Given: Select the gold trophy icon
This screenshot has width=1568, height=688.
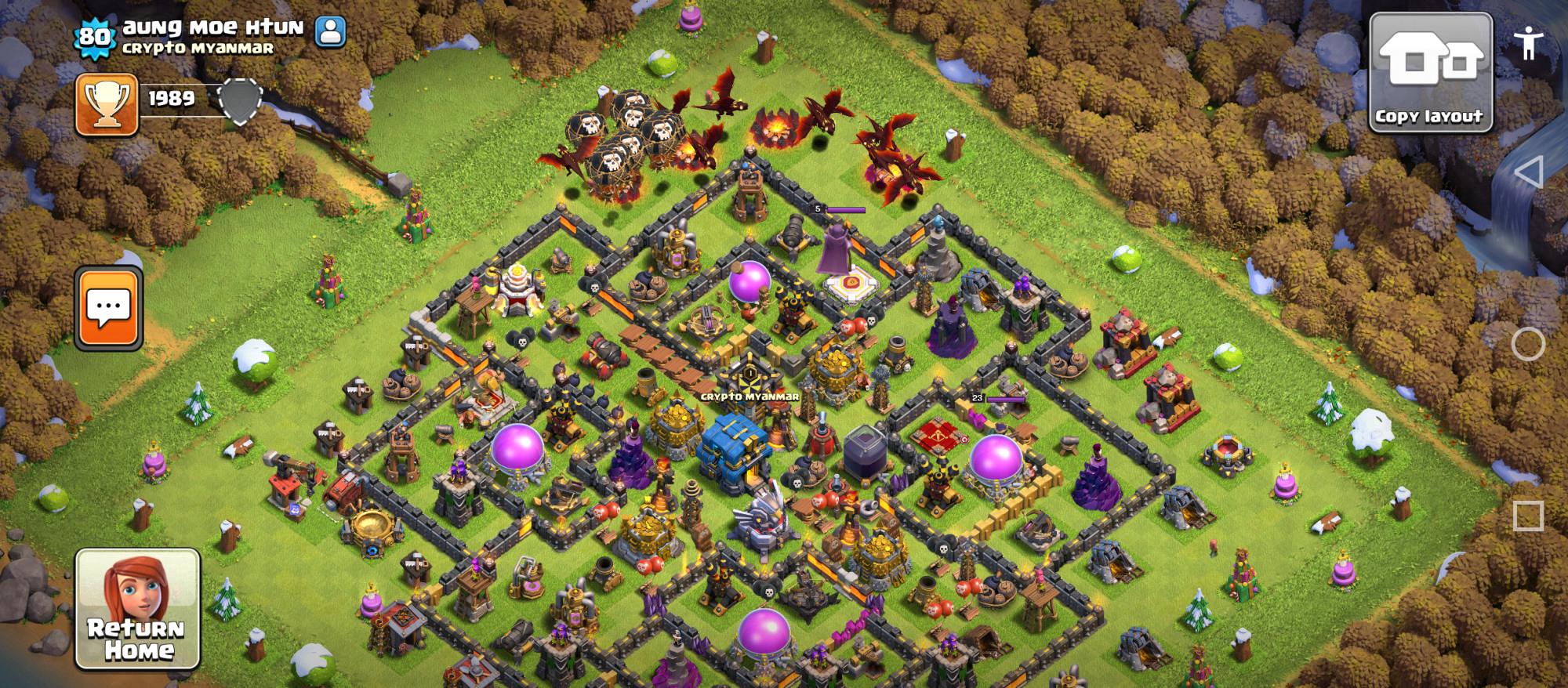Looking at the screenshot, I should coord(107,104).
